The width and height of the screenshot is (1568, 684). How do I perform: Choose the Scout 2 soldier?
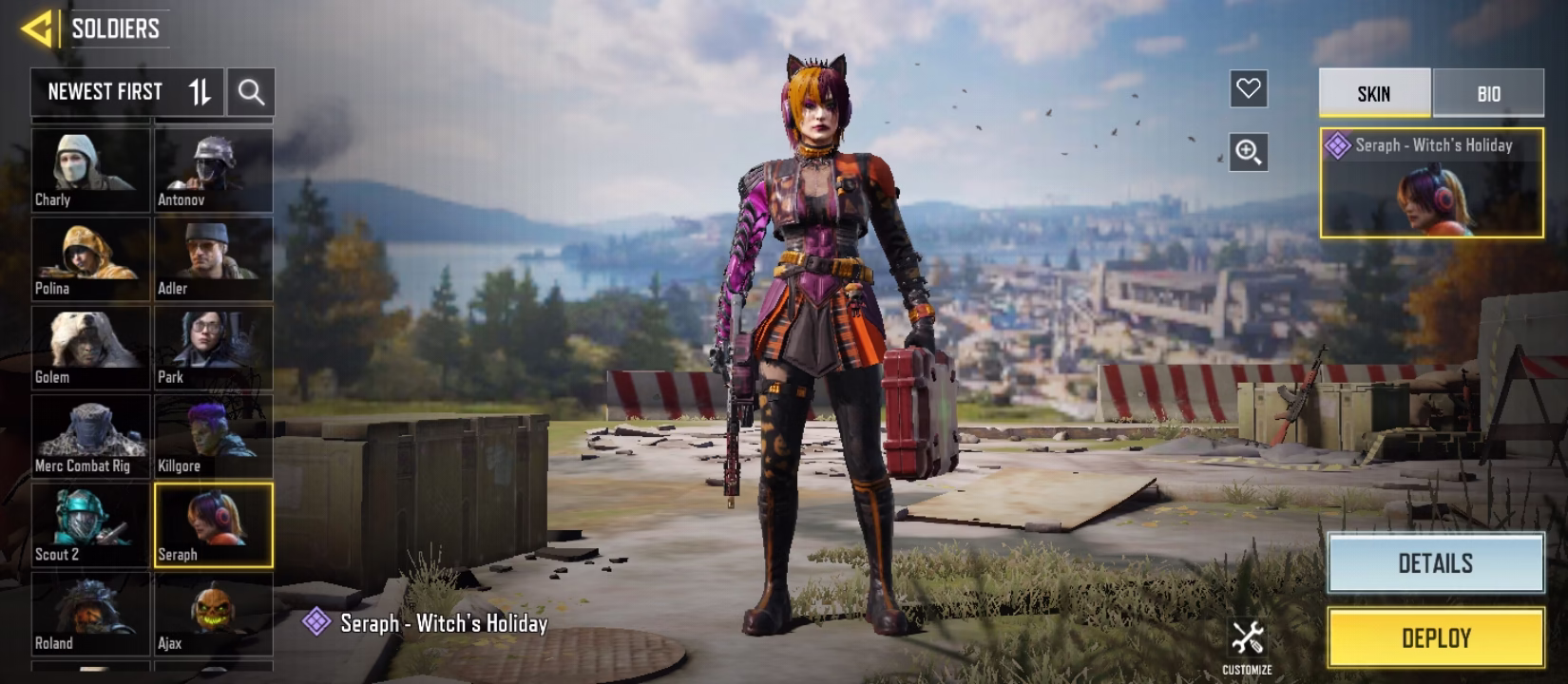coord(91,524)
